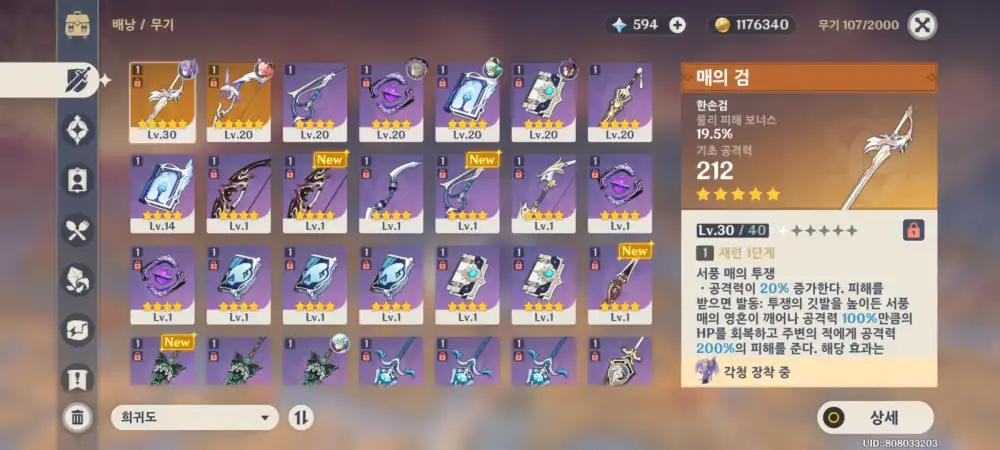Switch to the food tab with fork and knife
This screenshot has height=450, width=1000.
coord(77,231)
